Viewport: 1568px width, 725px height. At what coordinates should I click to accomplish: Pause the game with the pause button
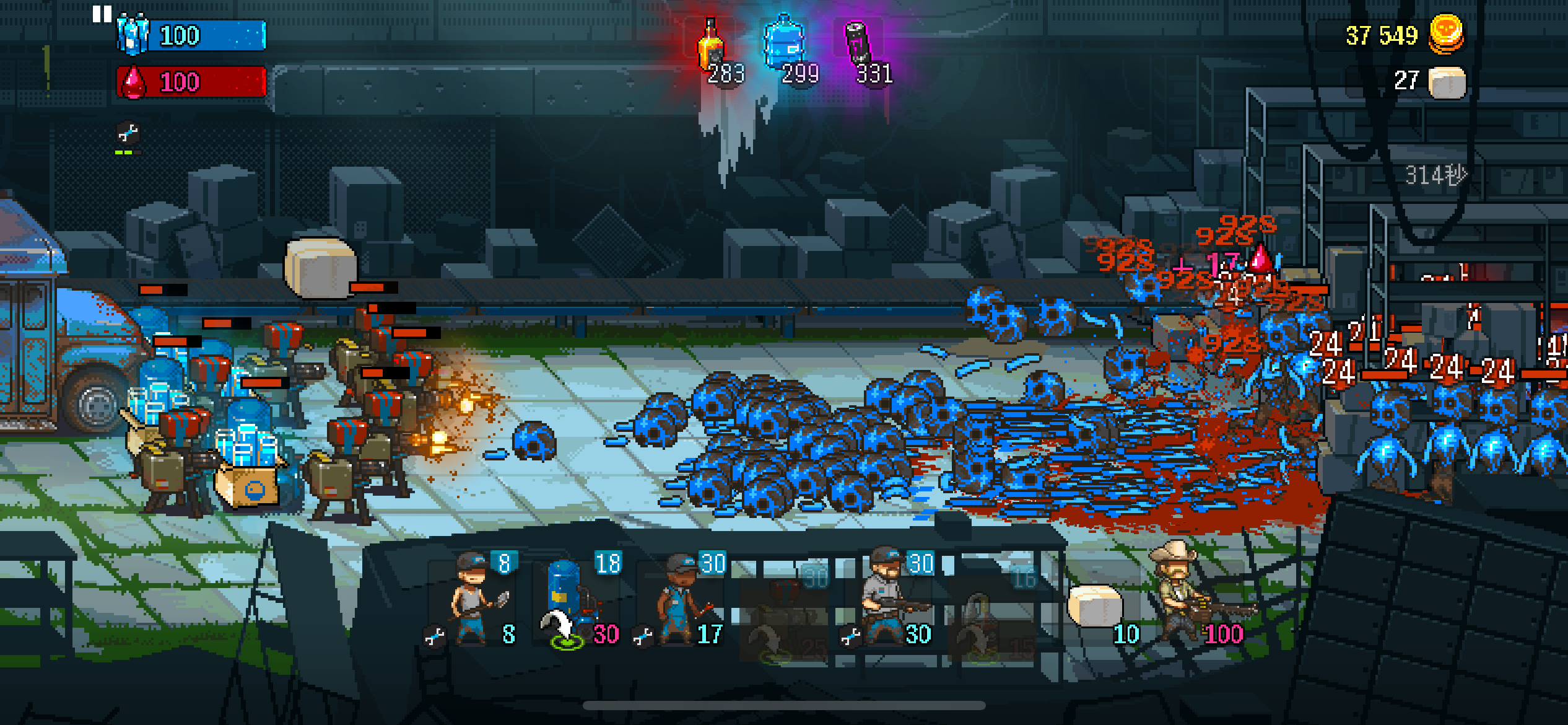click(102, 14)
